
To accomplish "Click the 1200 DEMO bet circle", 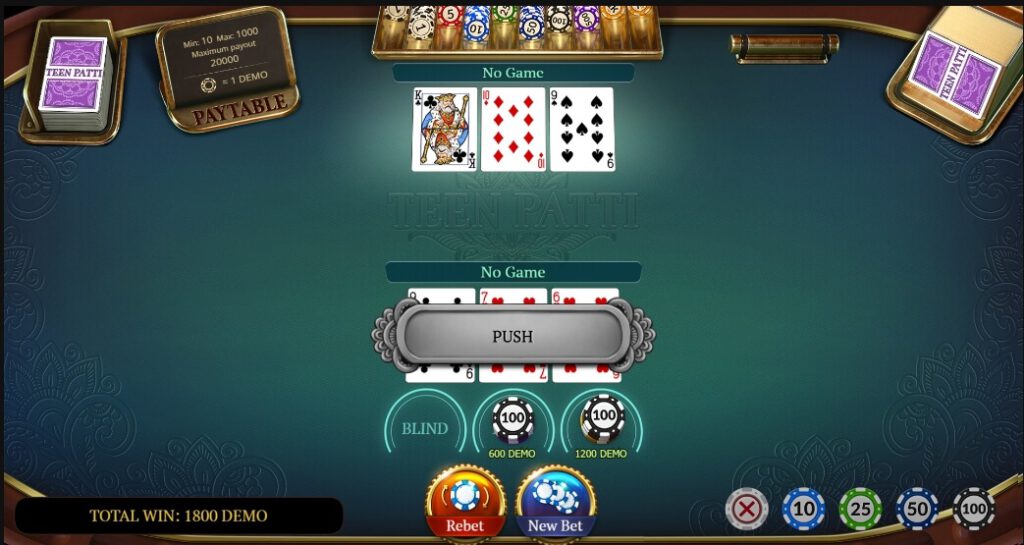I will [602, 420].
